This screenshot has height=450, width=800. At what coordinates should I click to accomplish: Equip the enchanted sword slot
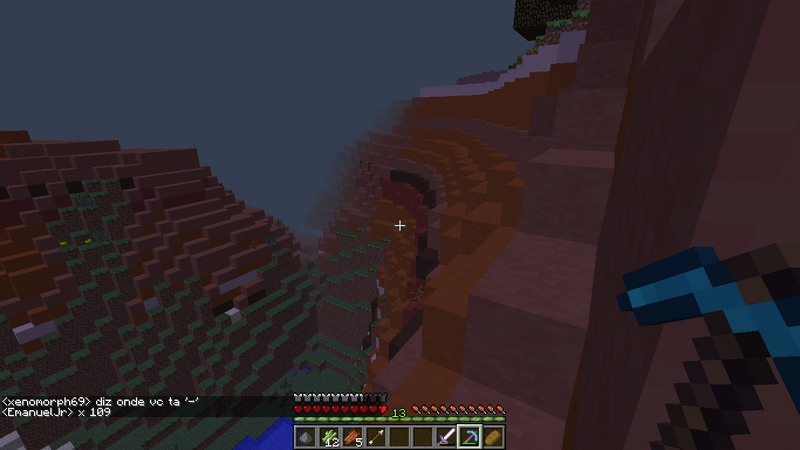pos(446,437)
